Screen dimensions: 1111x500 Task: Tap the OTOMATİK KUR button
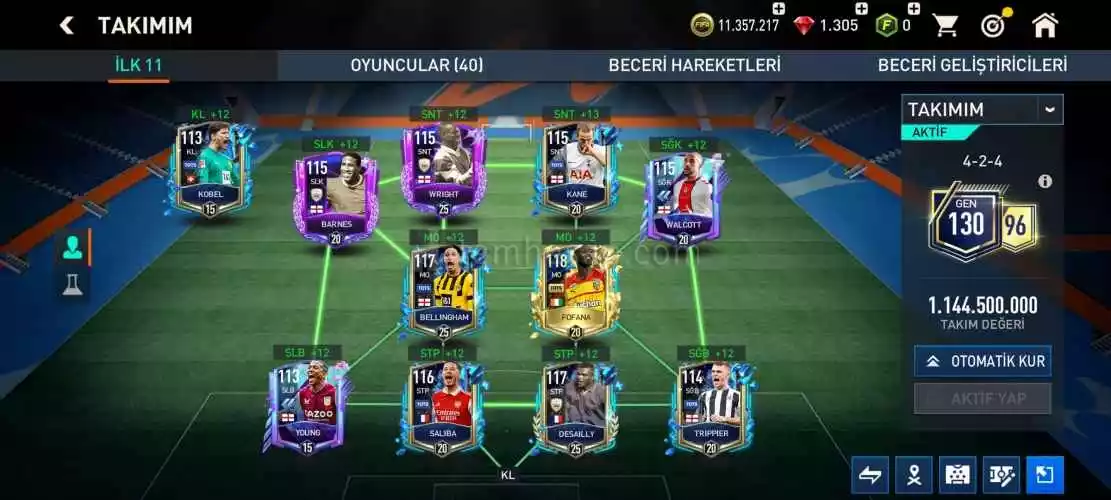coord(982,361)
